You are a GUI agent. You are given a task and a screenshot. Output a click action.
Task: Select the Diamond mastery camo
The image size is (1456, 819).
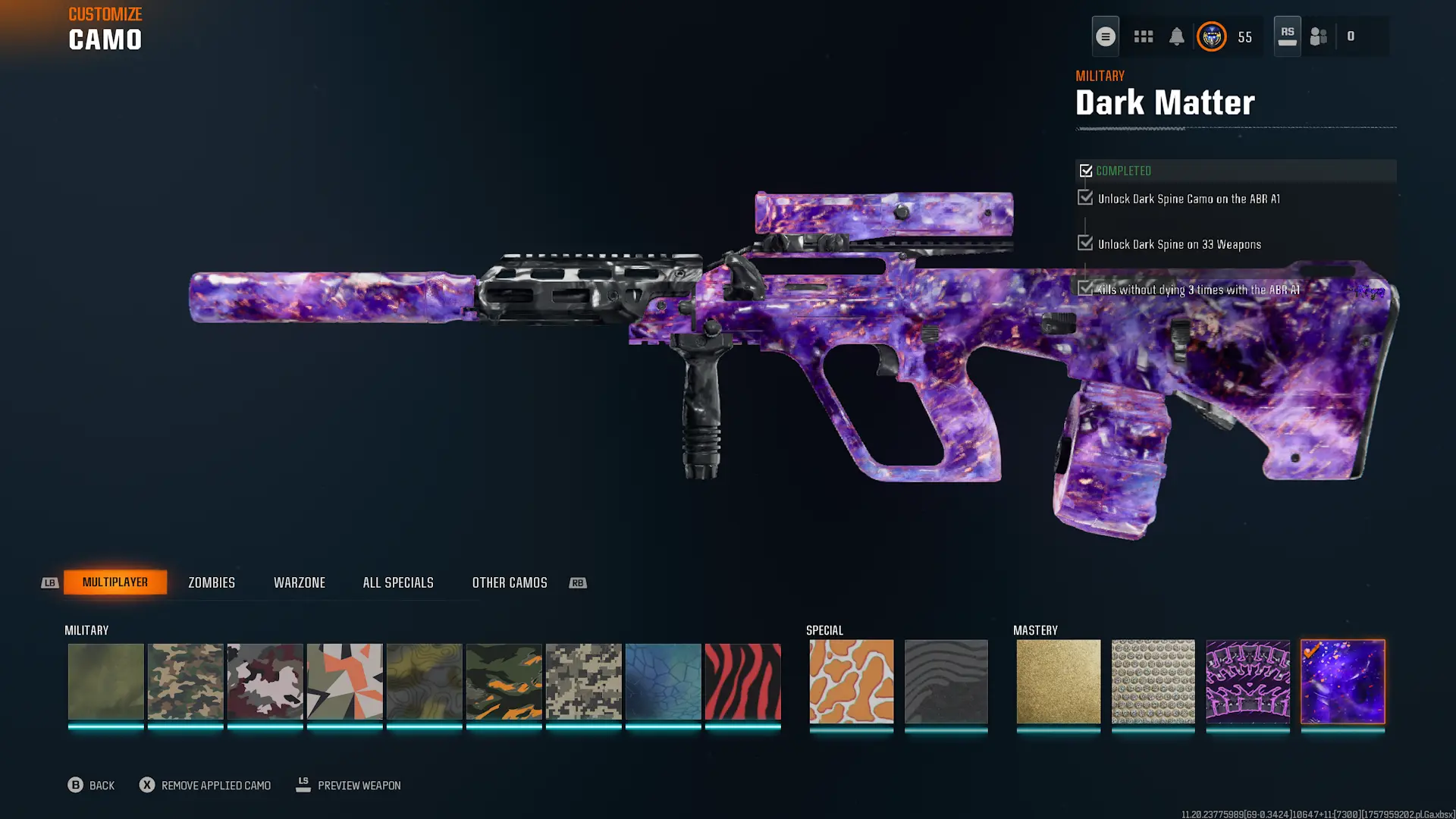pyautogui.click(x=1153, y=681)
